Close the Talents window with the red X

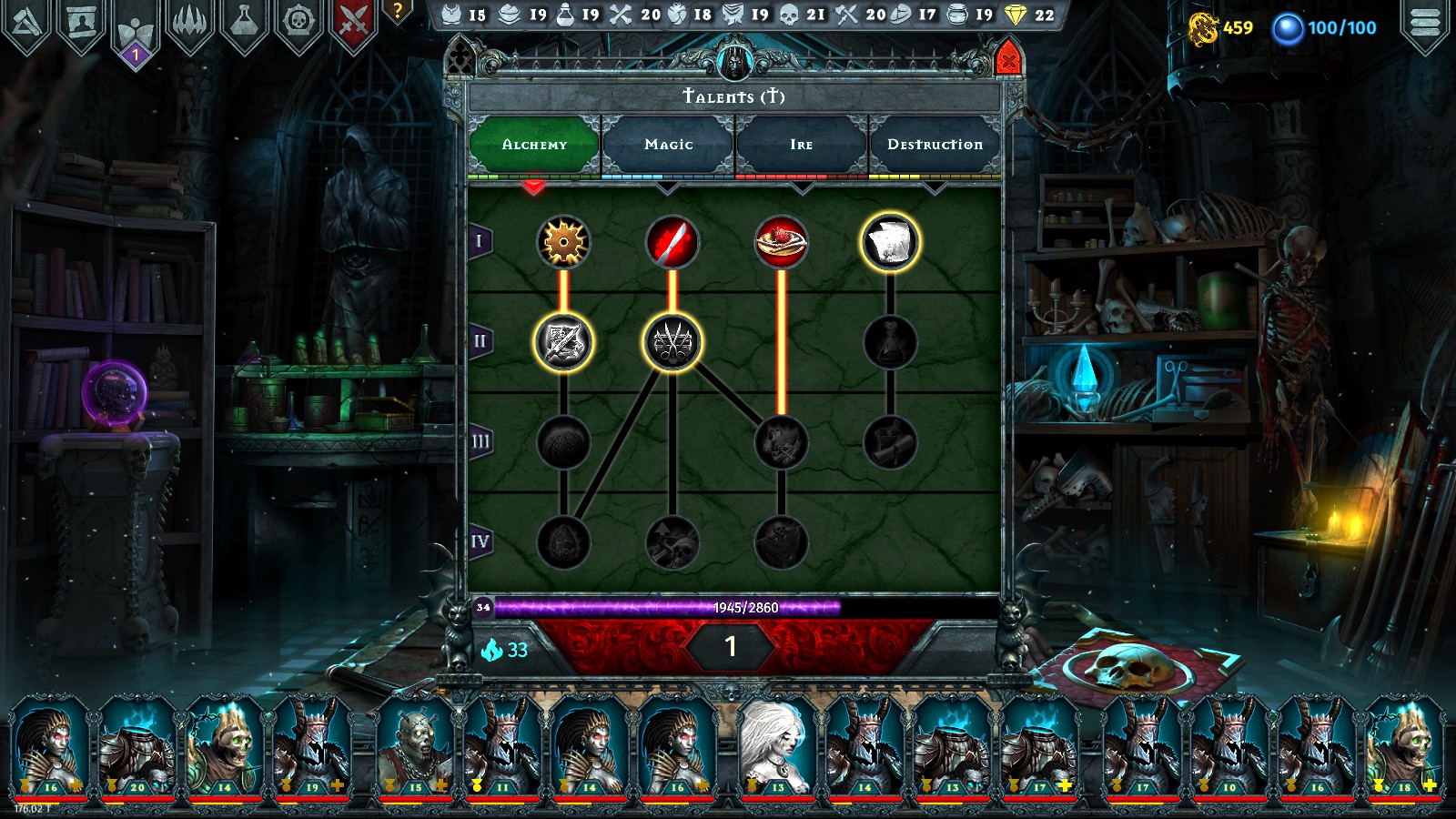click(x=1008, y=61)
